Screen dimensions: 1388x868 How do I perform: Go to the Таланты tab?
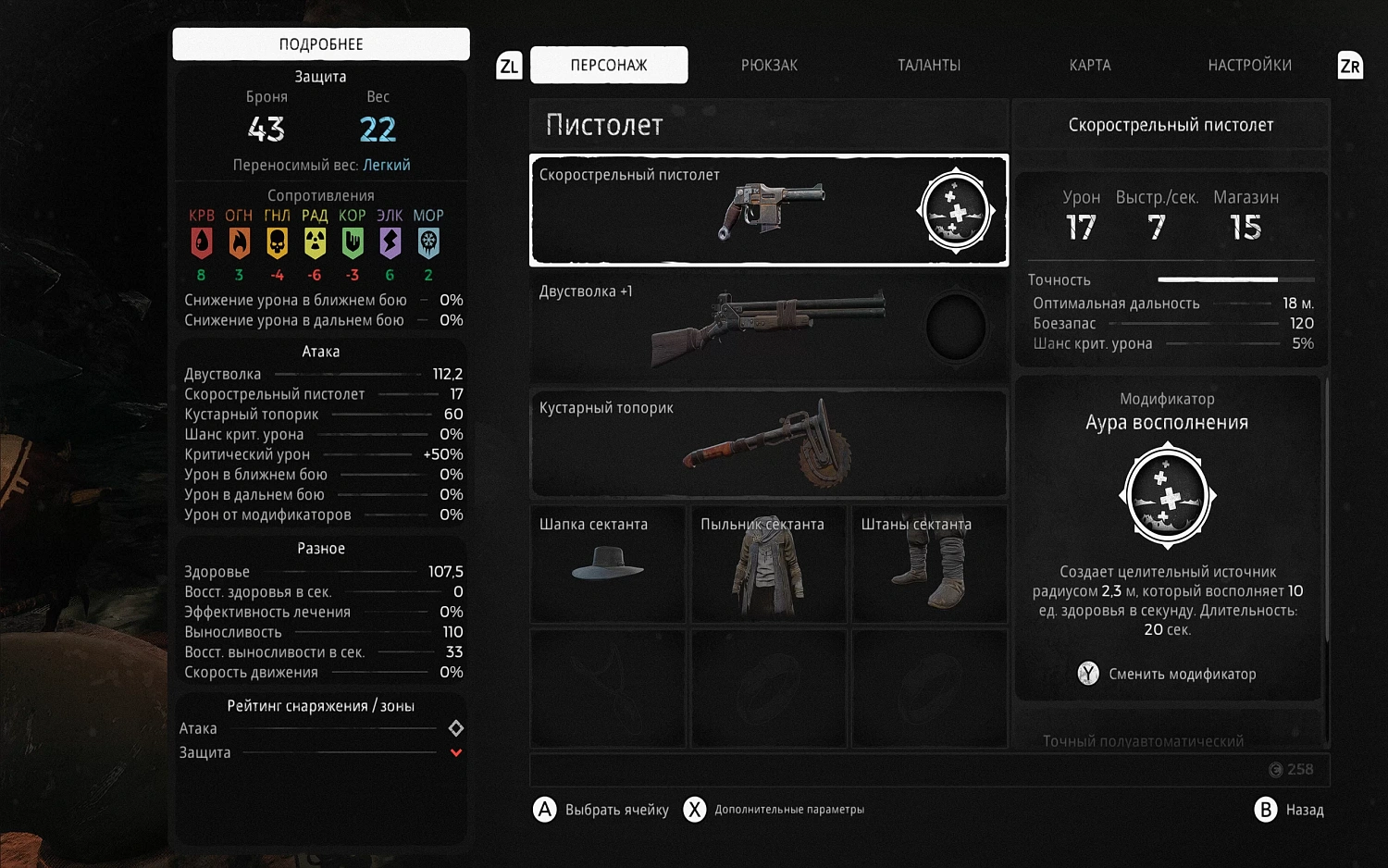[x=929, y=65]
